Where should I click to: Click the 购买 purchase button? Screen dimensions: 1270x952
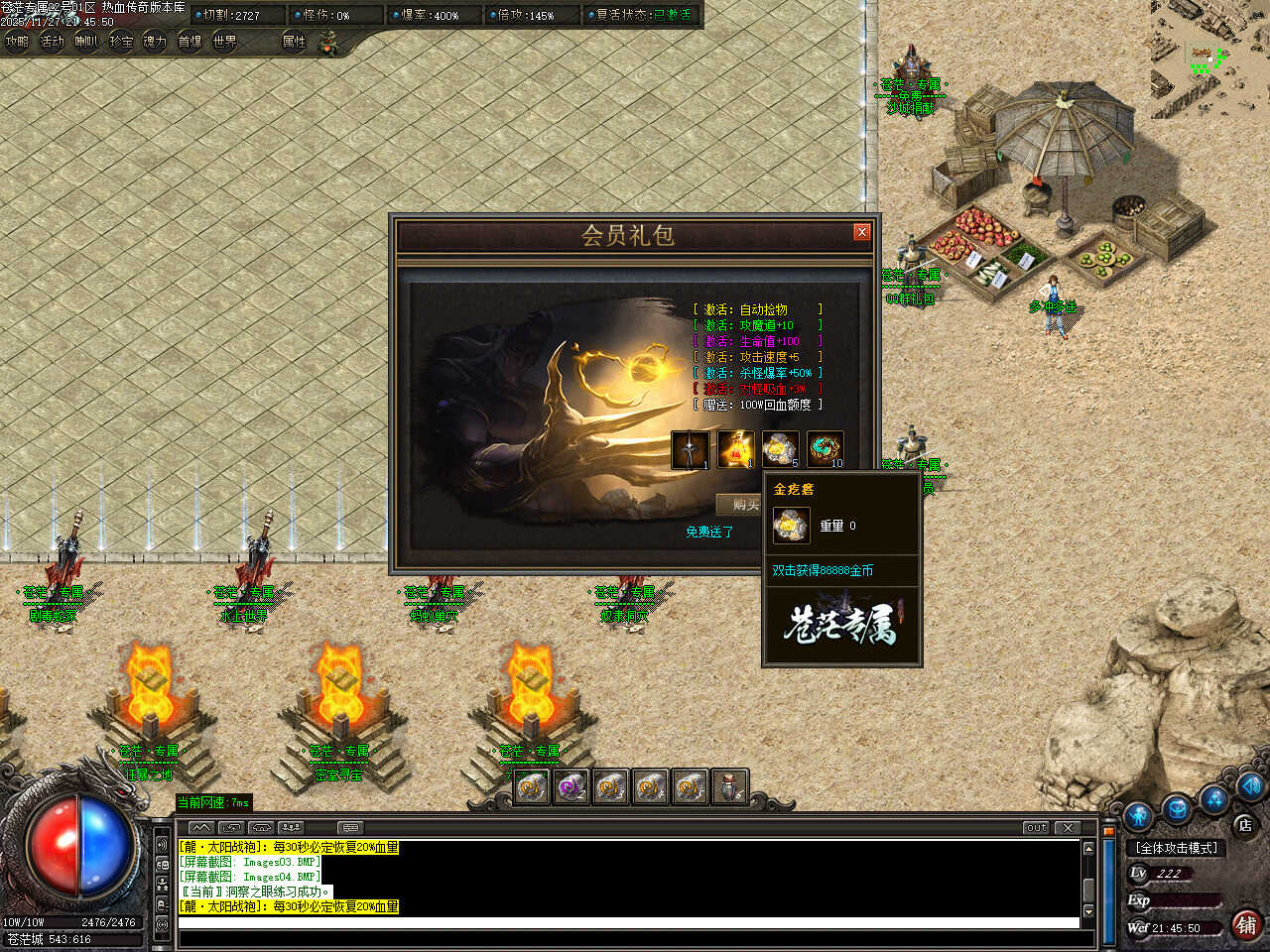click(744, 505)
